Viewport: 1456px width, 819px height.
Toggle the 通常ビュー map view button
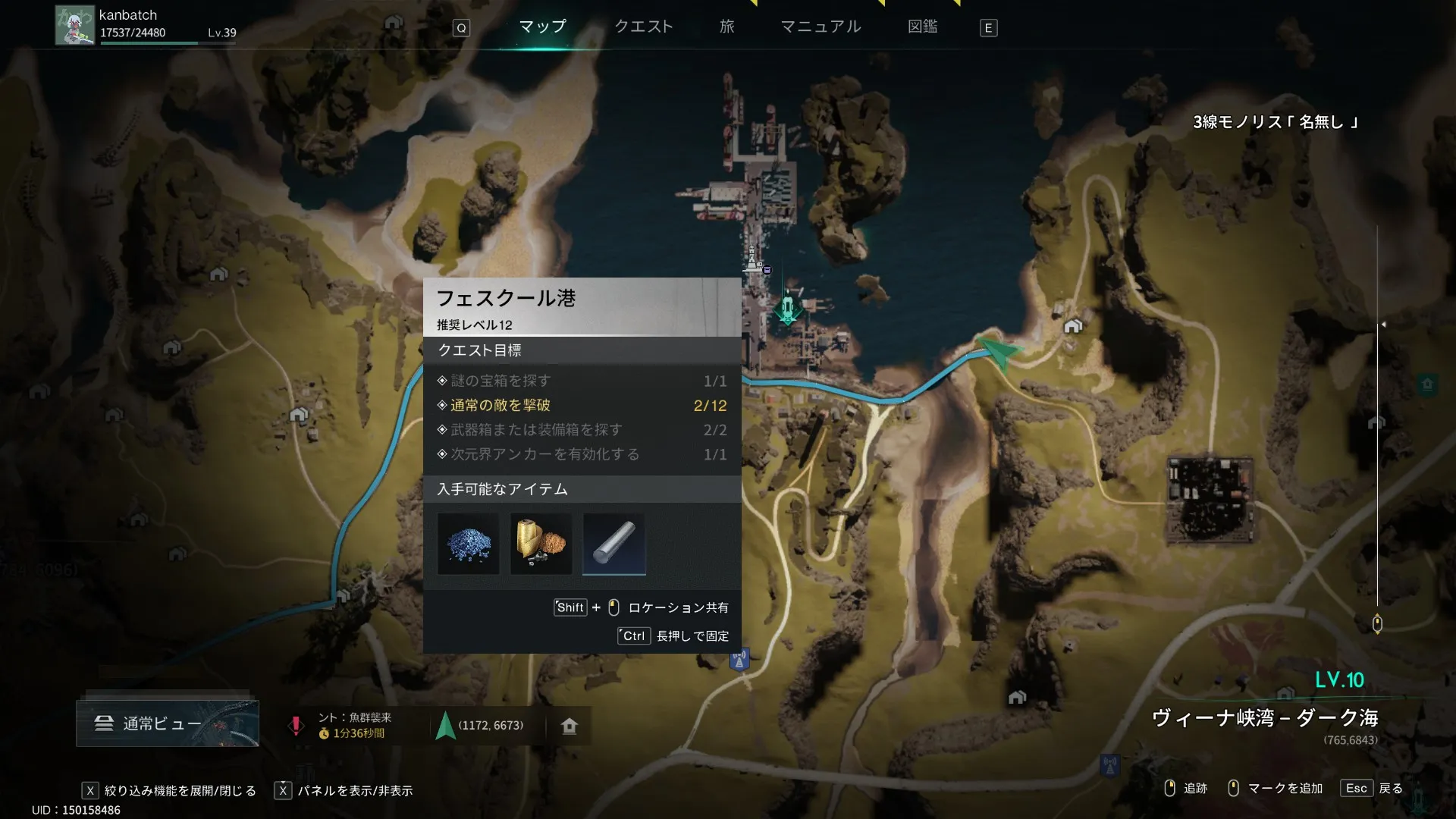pos(168,723)
